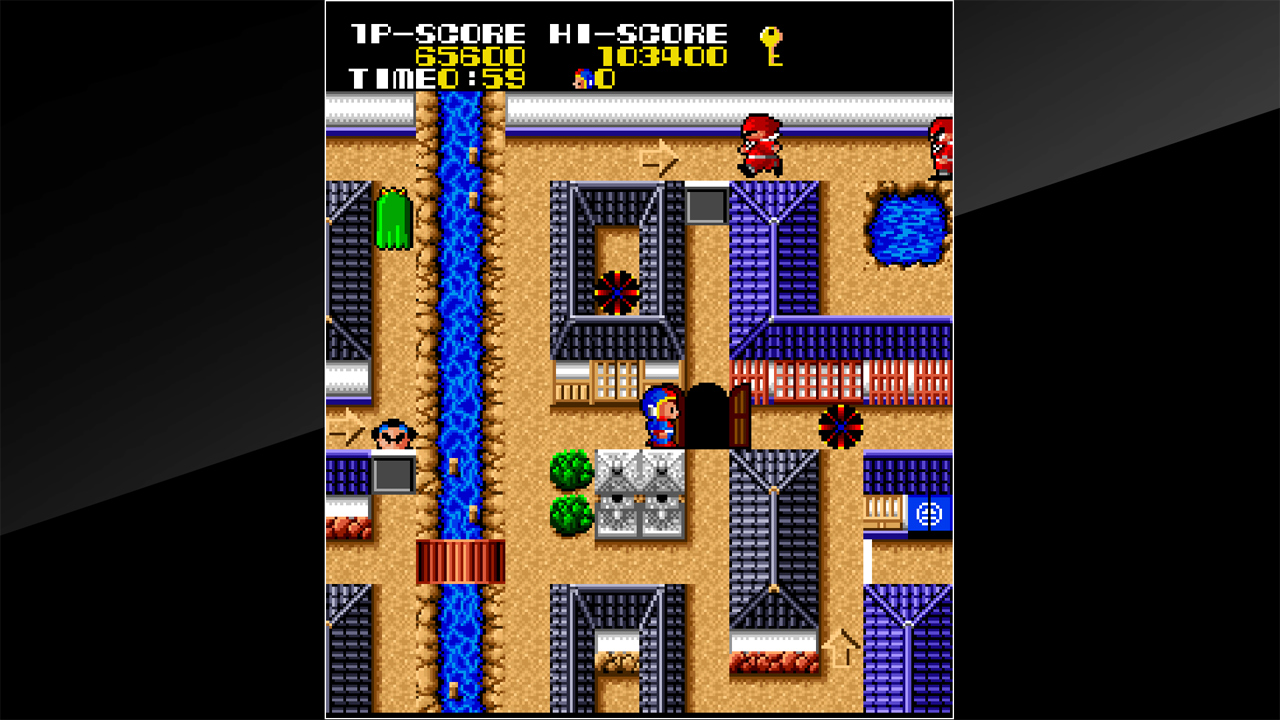Click the 1P-SCORE label

coord(438,31)
